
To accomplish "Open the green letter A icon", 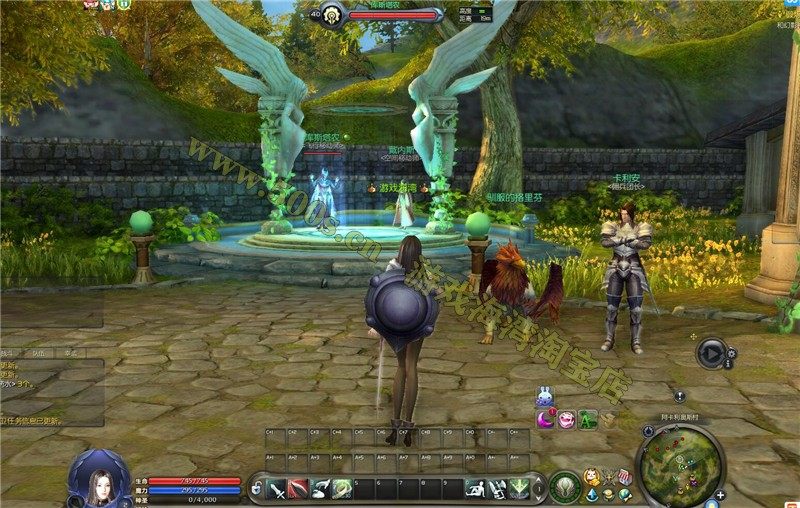I will tap(587, 420).
